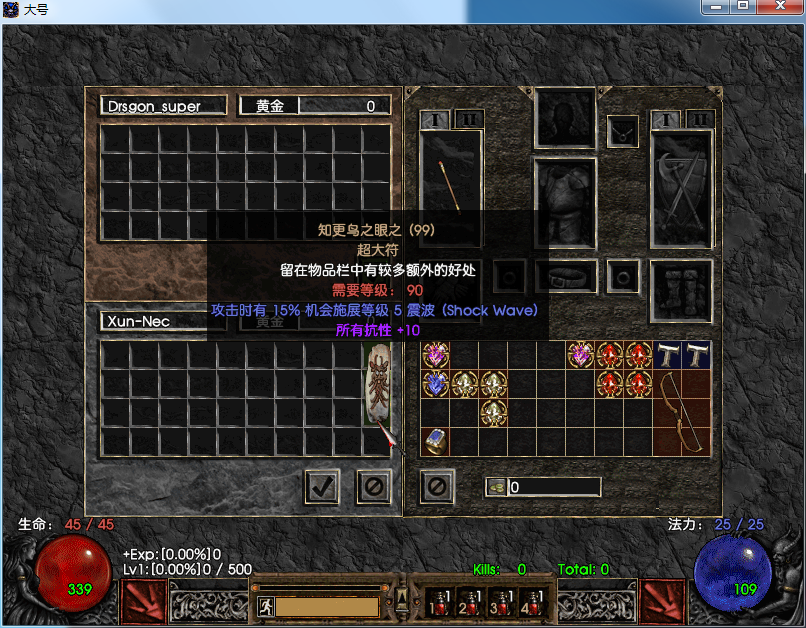Open the left attack skill selector
Viewport: 806px width, 628px height.
(x=144, y=600)
